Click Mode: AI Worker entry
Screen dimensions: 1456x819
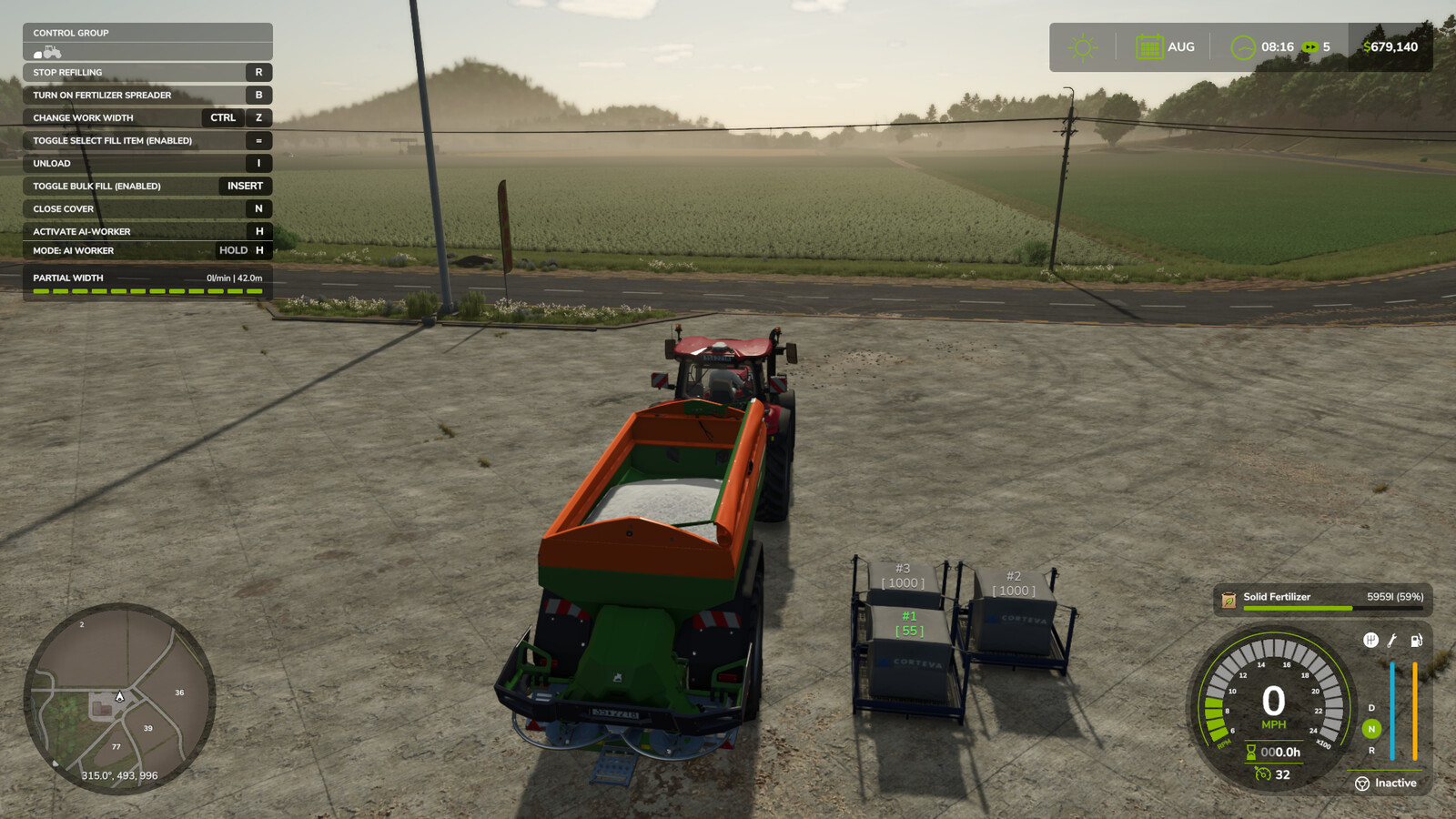click(73, 250)
